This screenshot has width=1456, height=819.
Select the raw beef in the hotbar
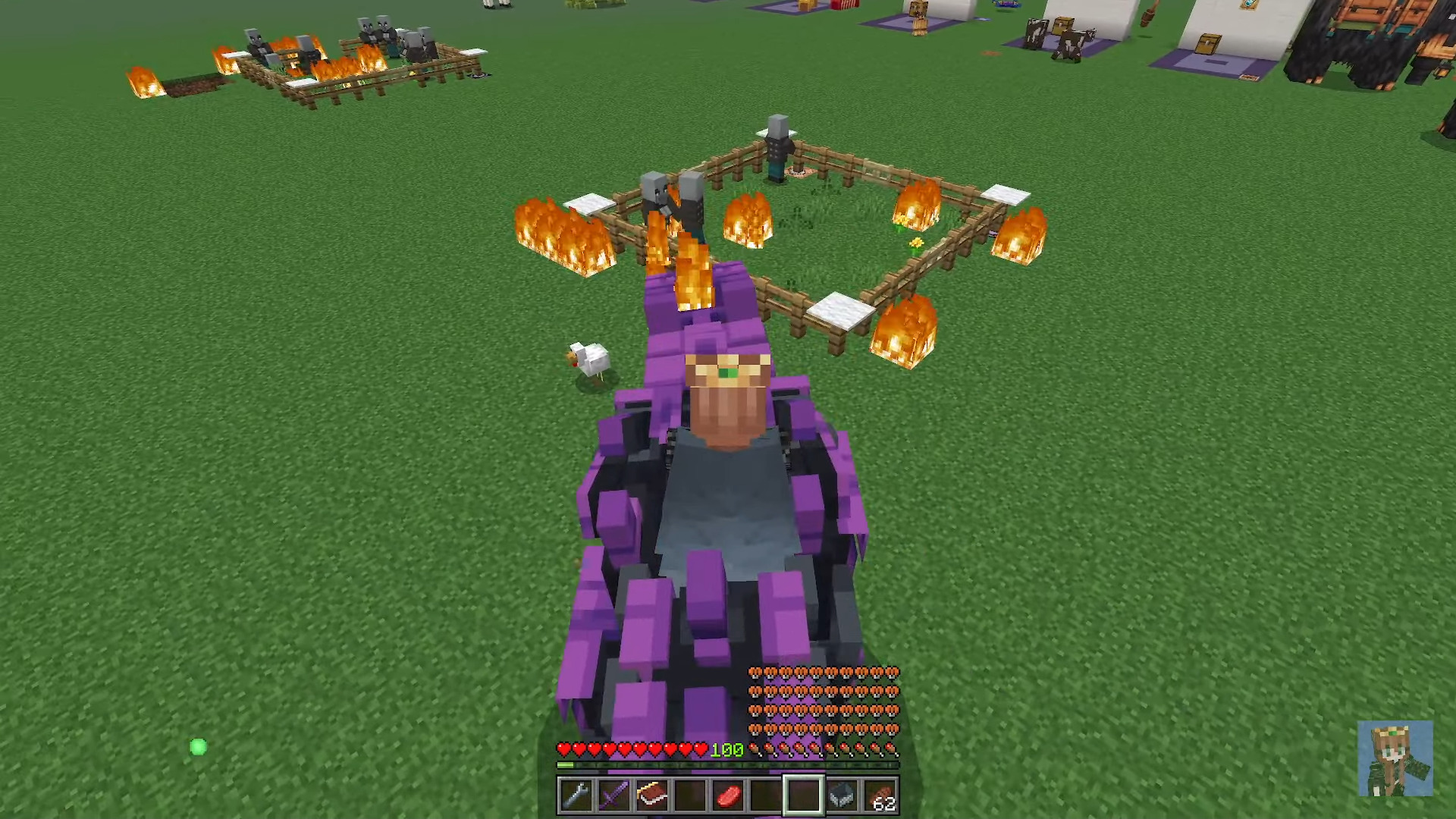coord(728,793)
